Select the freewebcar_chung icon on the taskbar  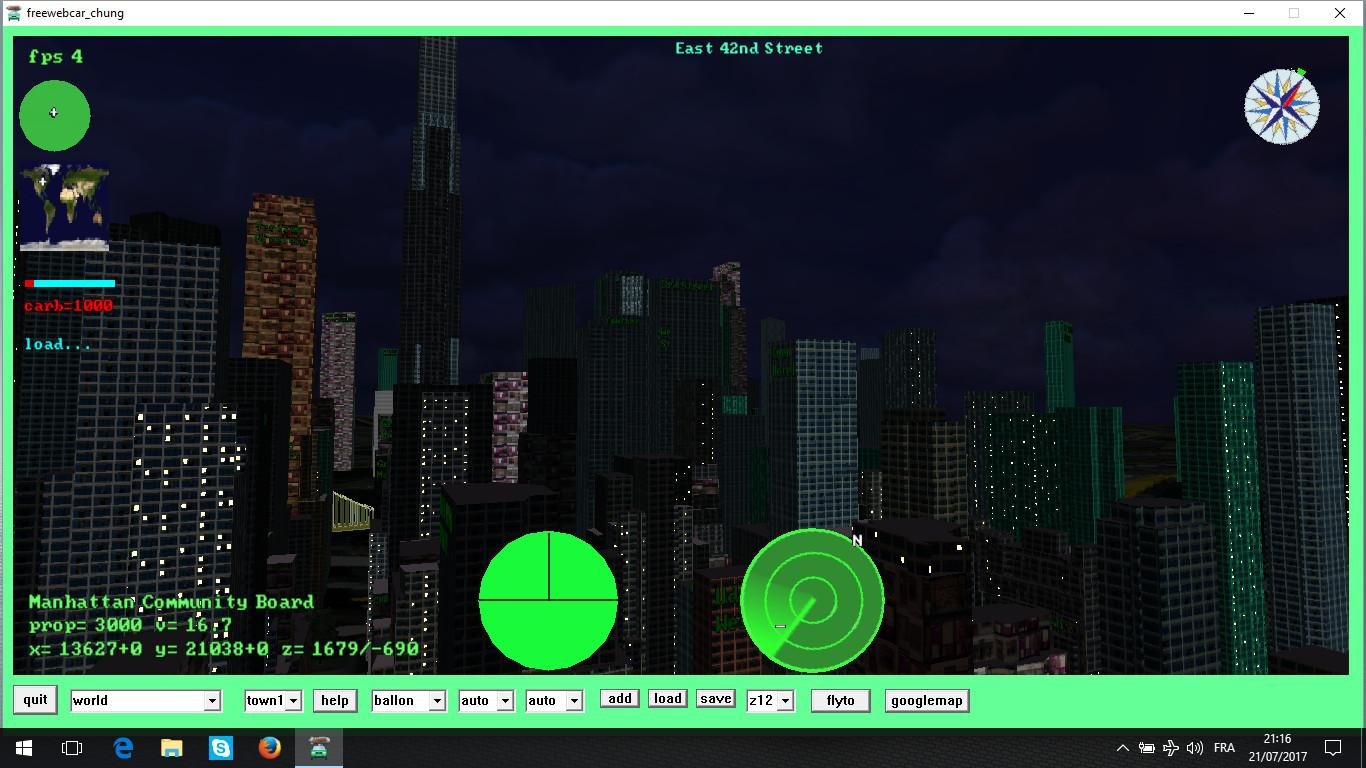click(x=319, y=747)
